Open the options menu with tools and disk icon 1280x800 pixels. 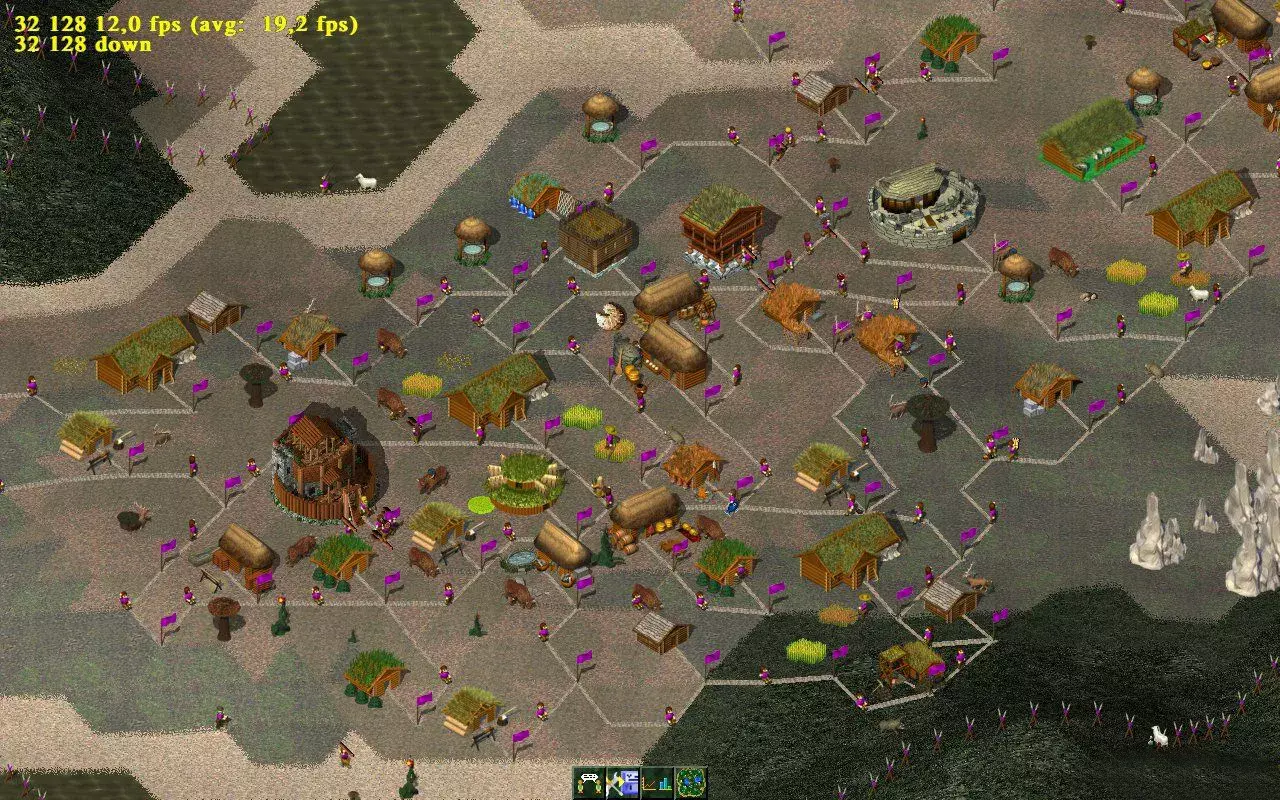624,783
